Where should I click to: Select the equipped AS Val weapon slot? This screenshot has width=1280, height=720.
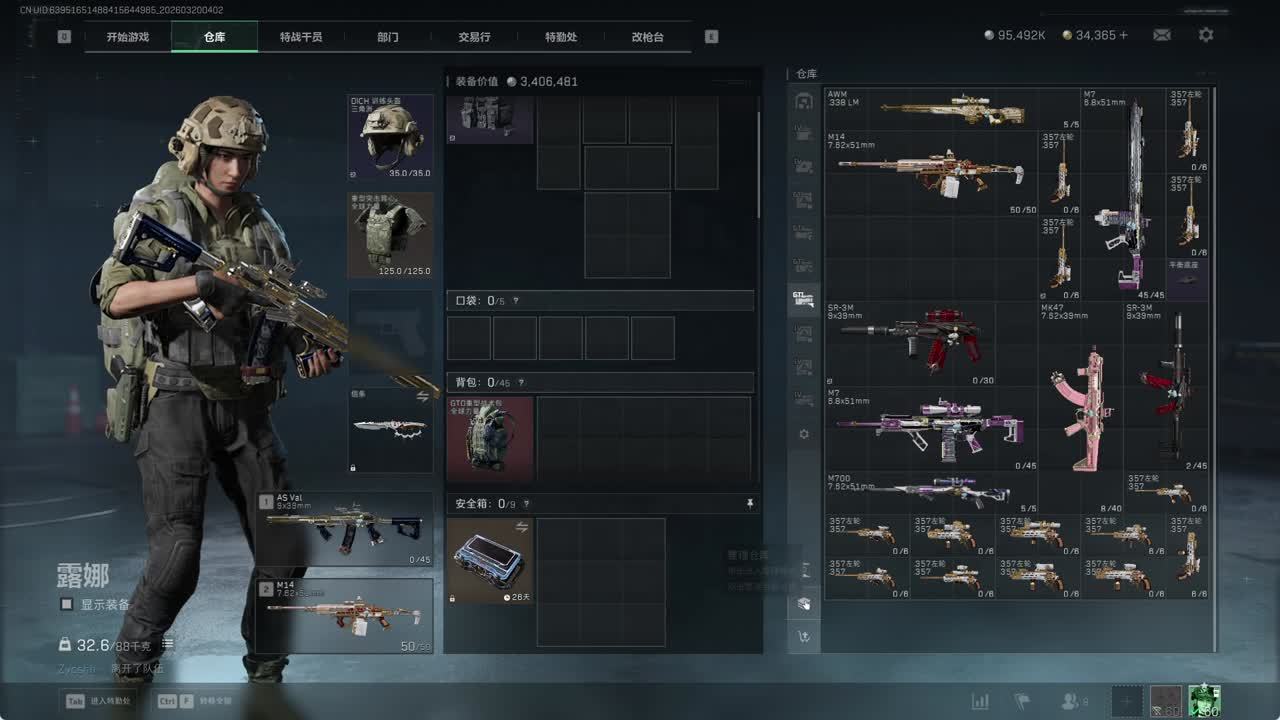345,529
